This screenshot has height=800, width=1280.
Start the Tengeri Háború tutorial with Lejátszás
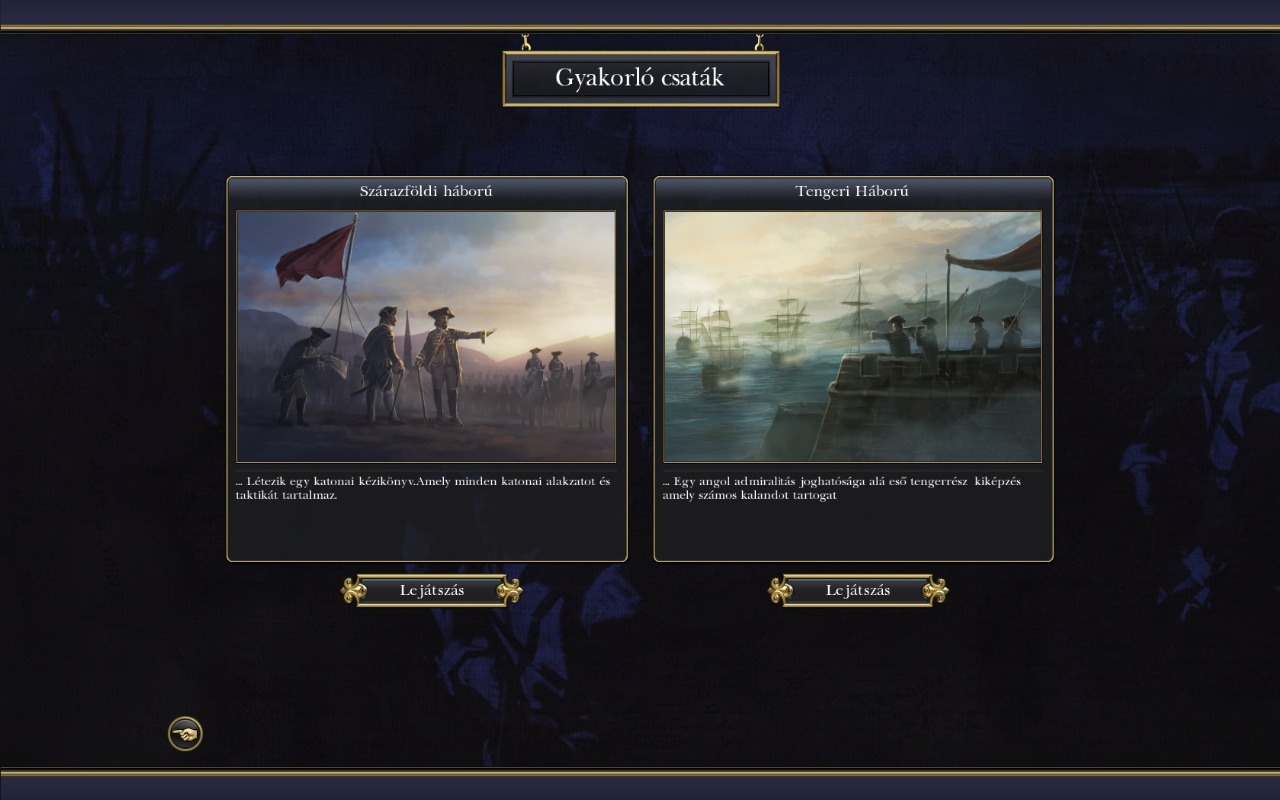(x=858, y=591)
